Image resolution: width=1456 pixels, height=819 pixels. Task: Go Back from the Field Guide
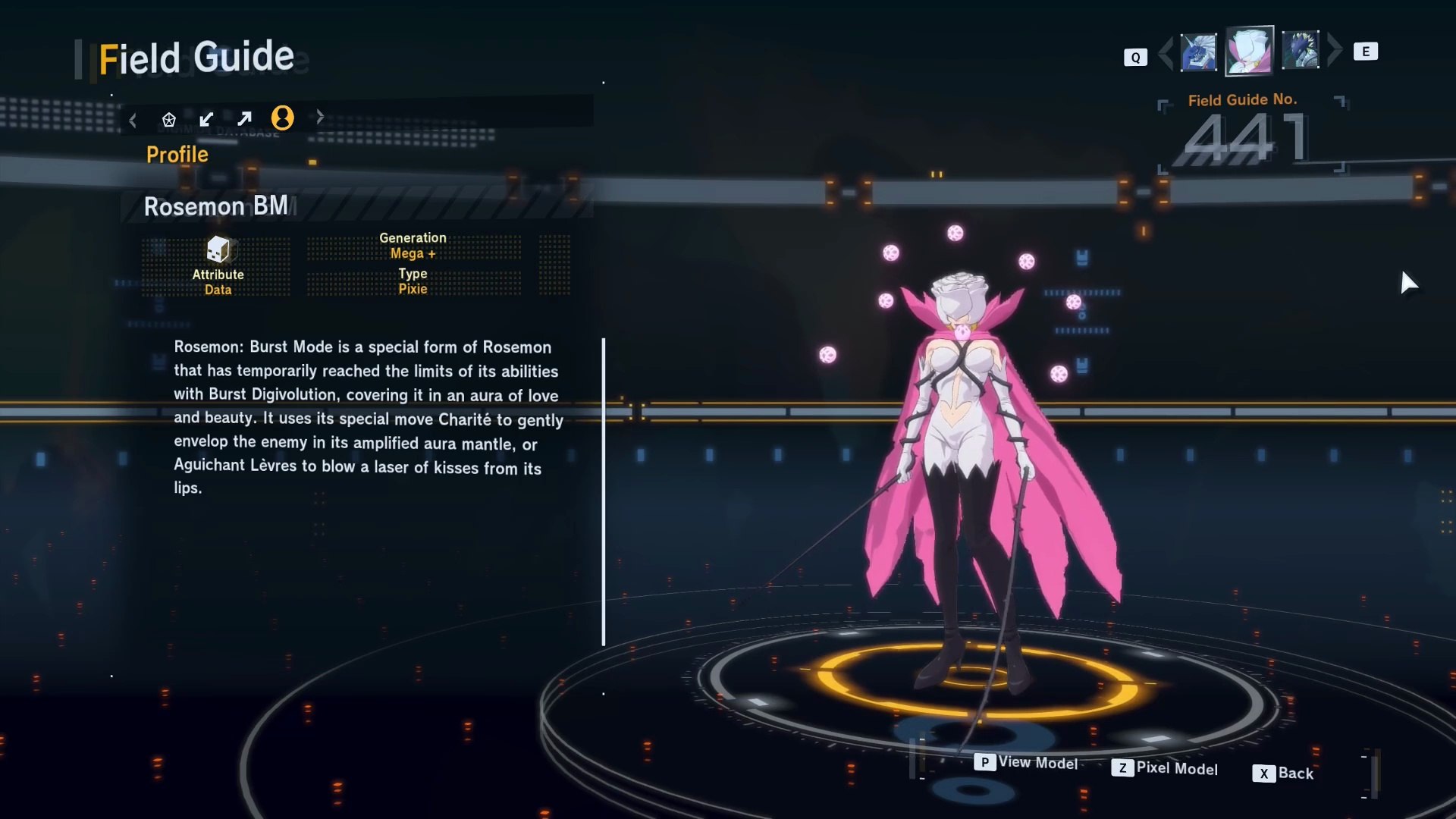(x=1283, y=773)
